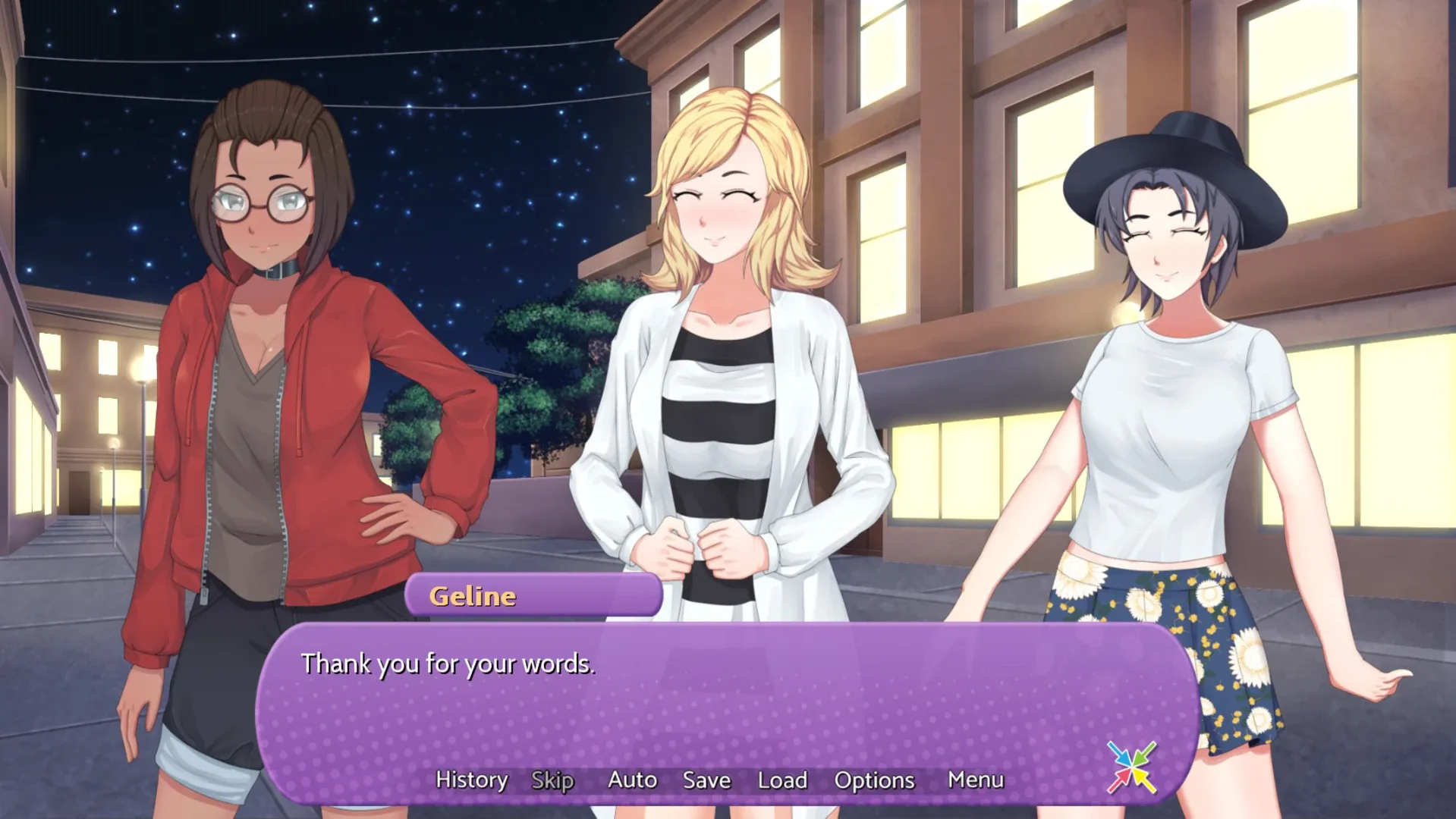Click the Skip label in the quick menu
Viewport: 1456px width, 819px height.
553,780
